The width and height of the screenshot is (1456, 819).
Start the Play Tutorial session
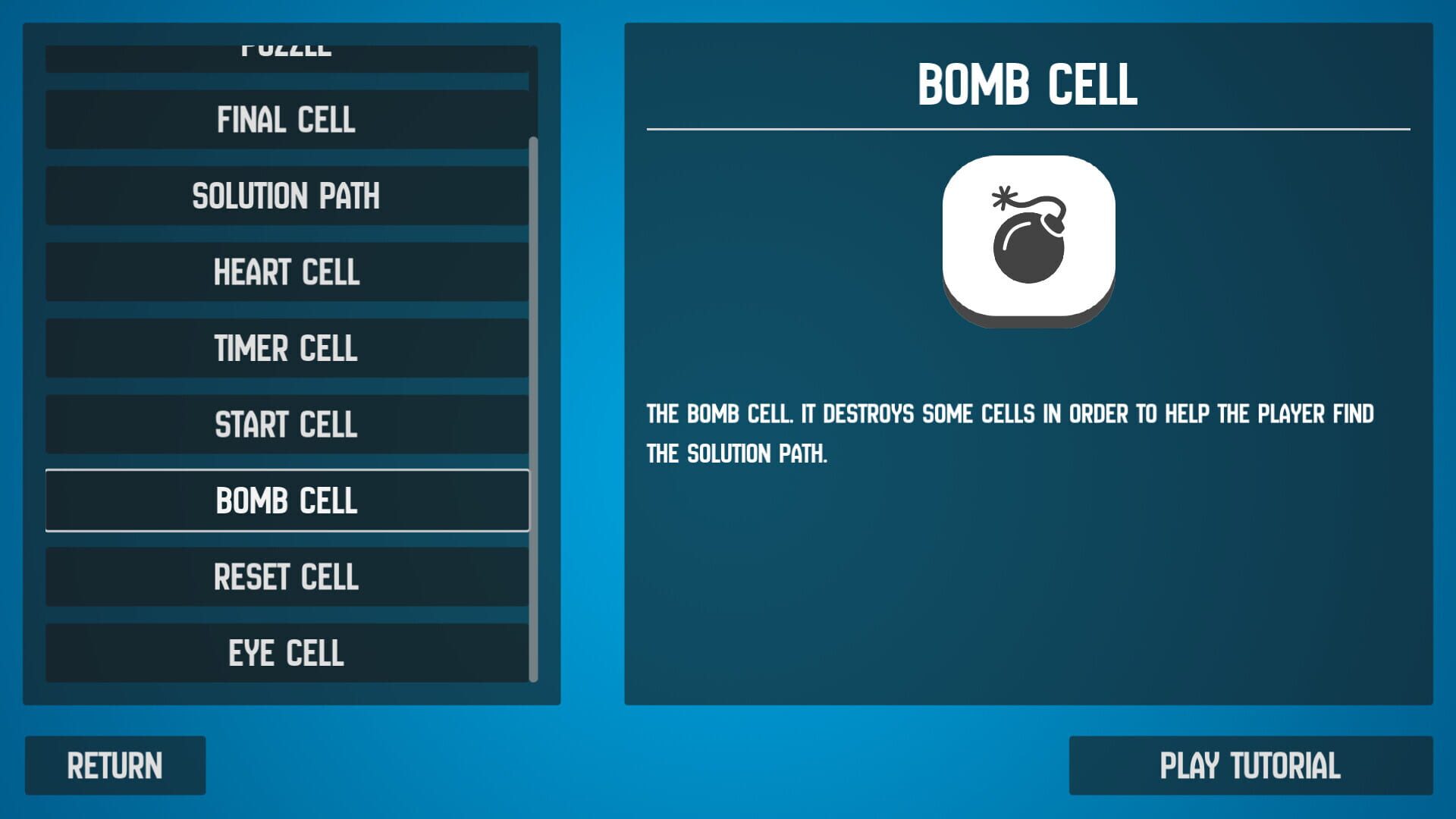(1252, 764)
